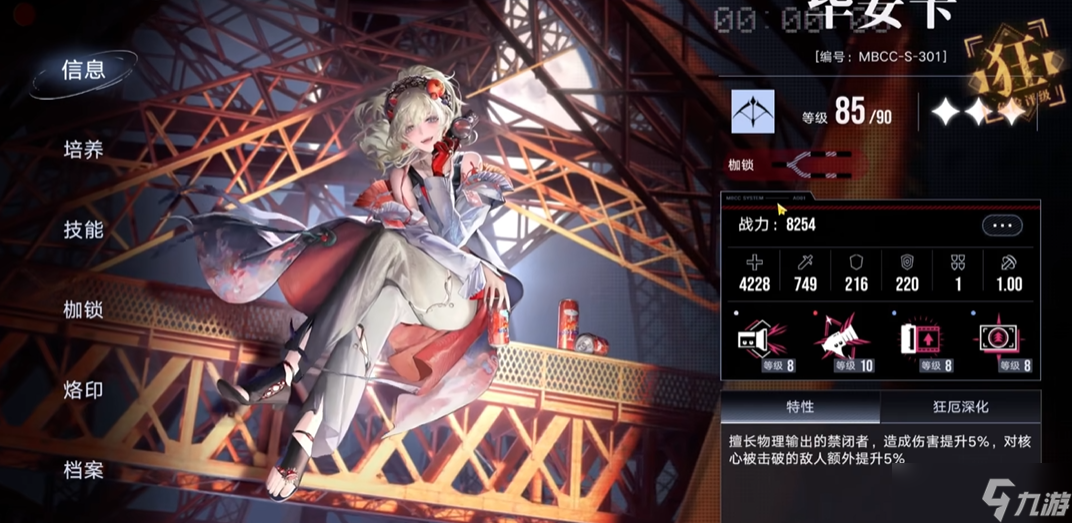Screen dimensions: 1072x523
Task: Select the 特性 (Traits) tab
Action: coord(800,407)
